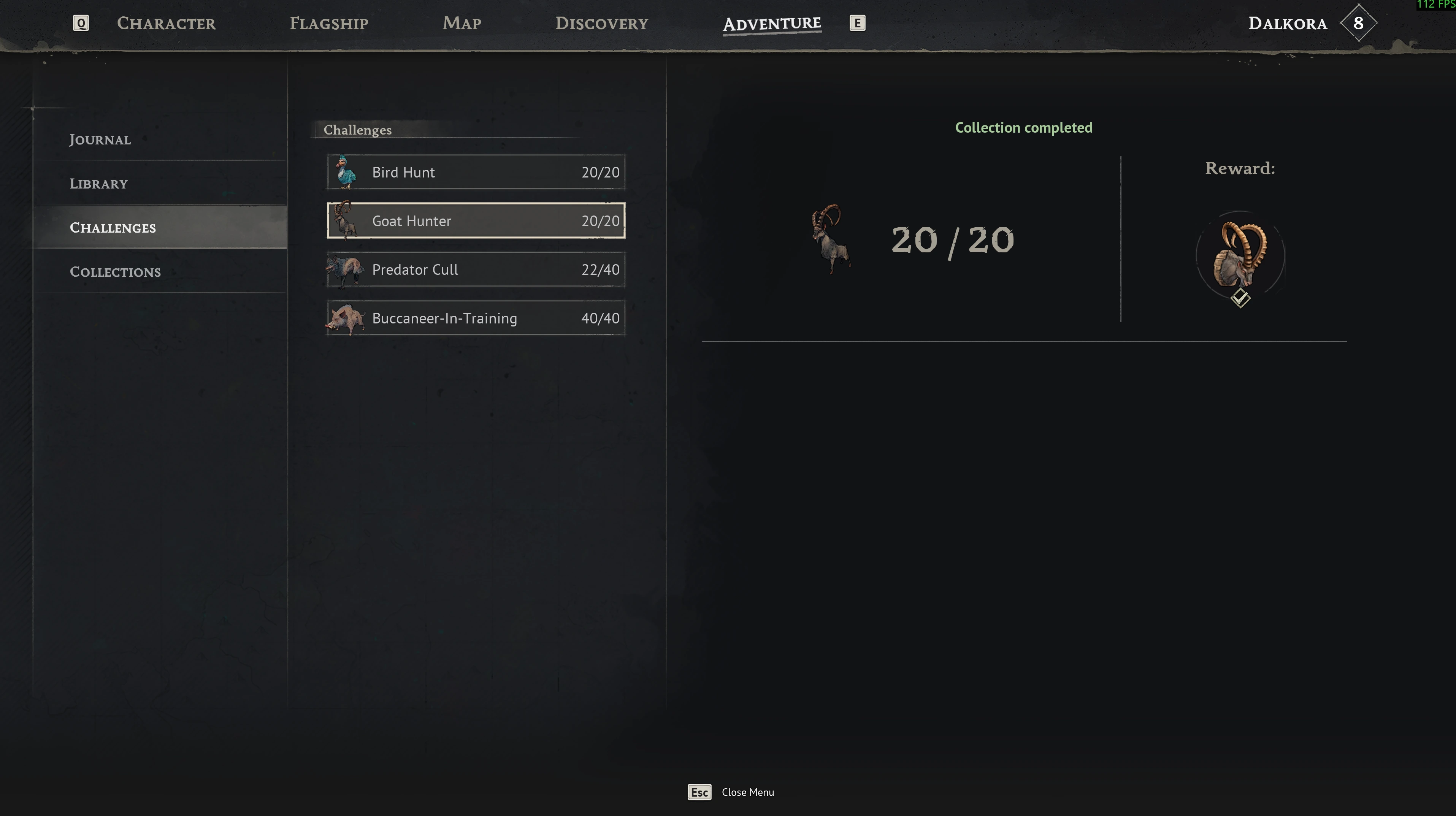The height and width of the screenshot is (816, 1456).
Task: Switch to the Character tab
Action: (166, 23)
